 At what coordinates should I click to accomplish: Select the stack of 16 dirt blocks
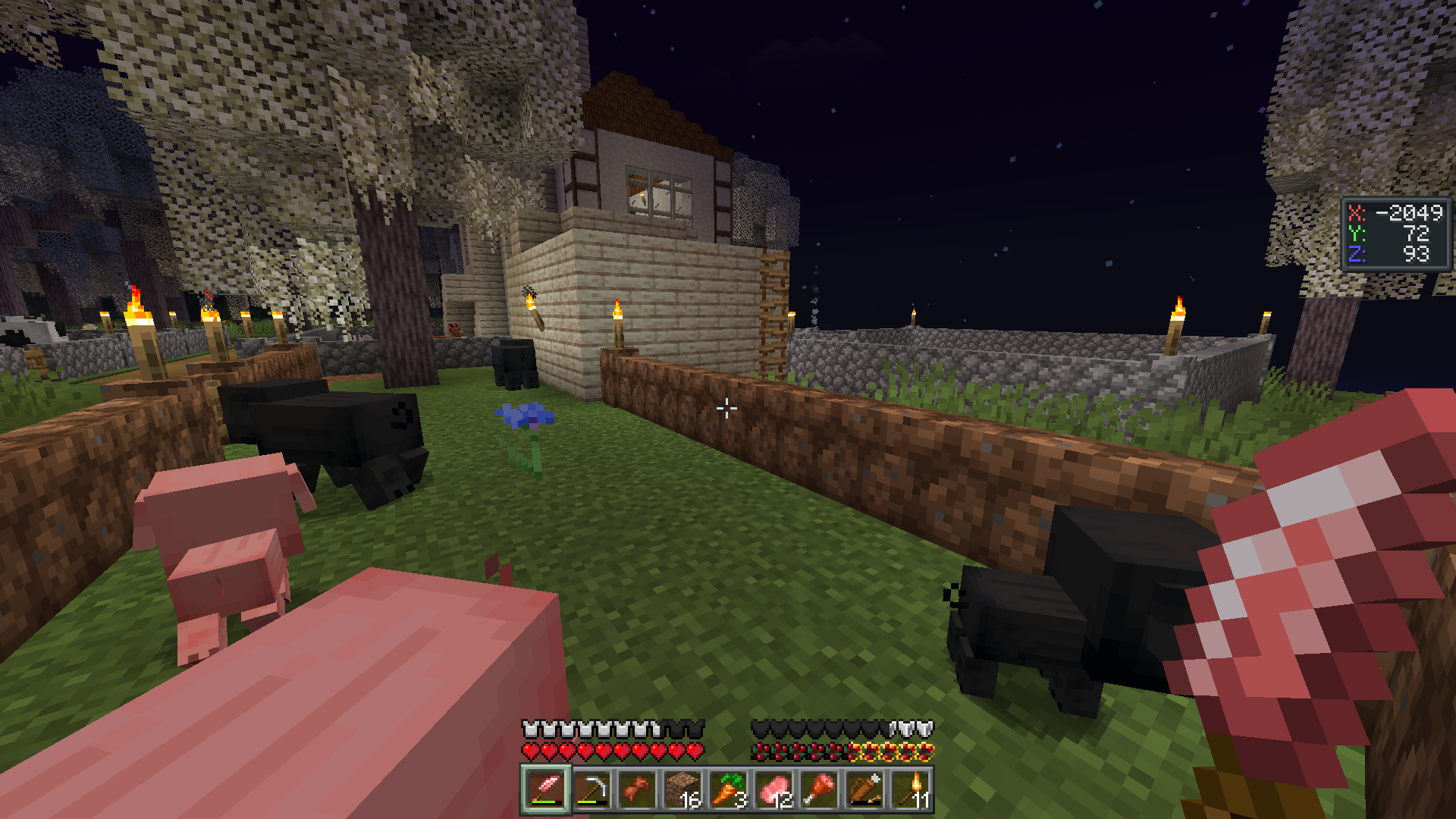682,790
